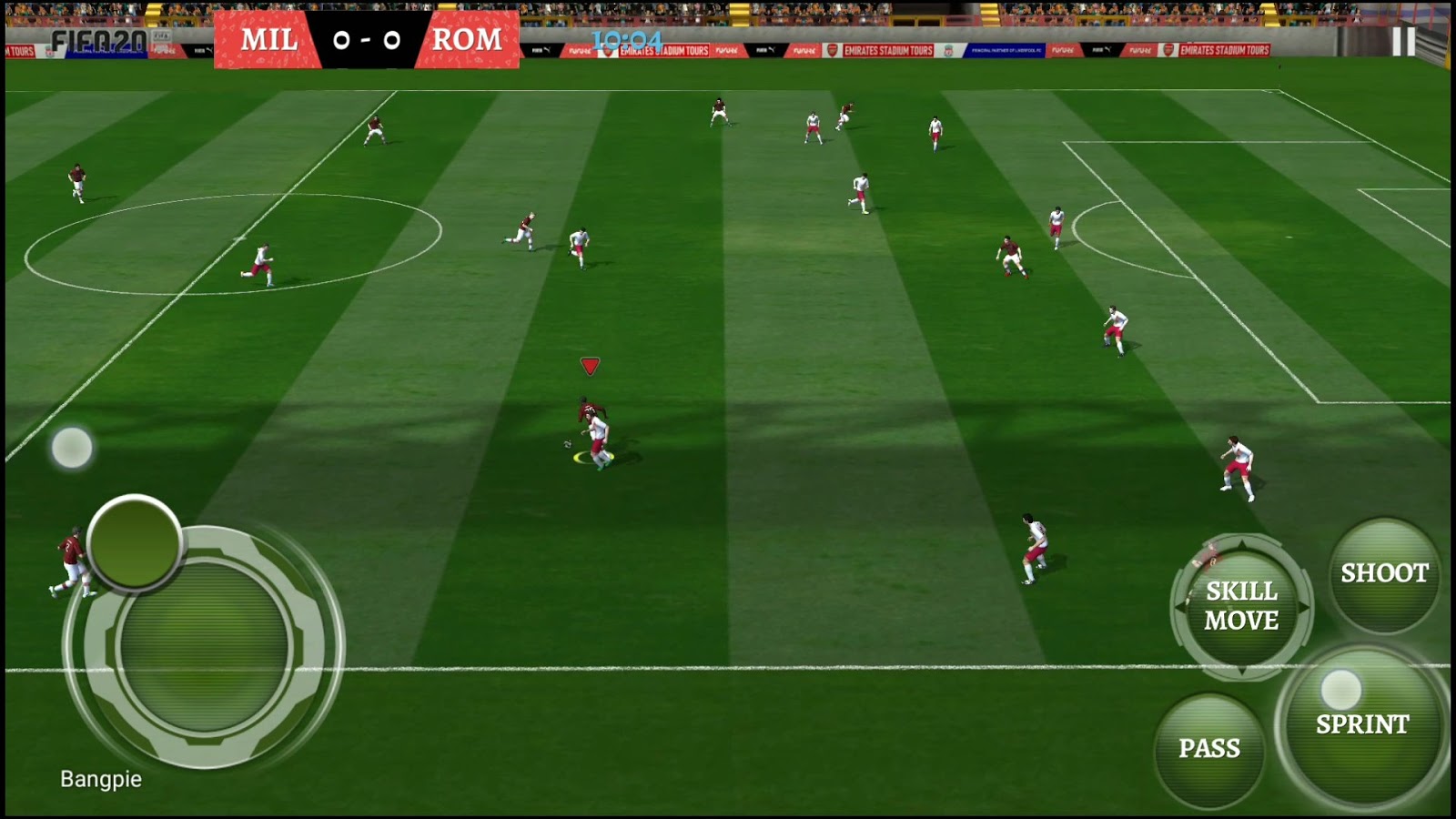Tap the 0-0 score display
The width and height of the screenshot is (1456, 819).
click(366, 42)
